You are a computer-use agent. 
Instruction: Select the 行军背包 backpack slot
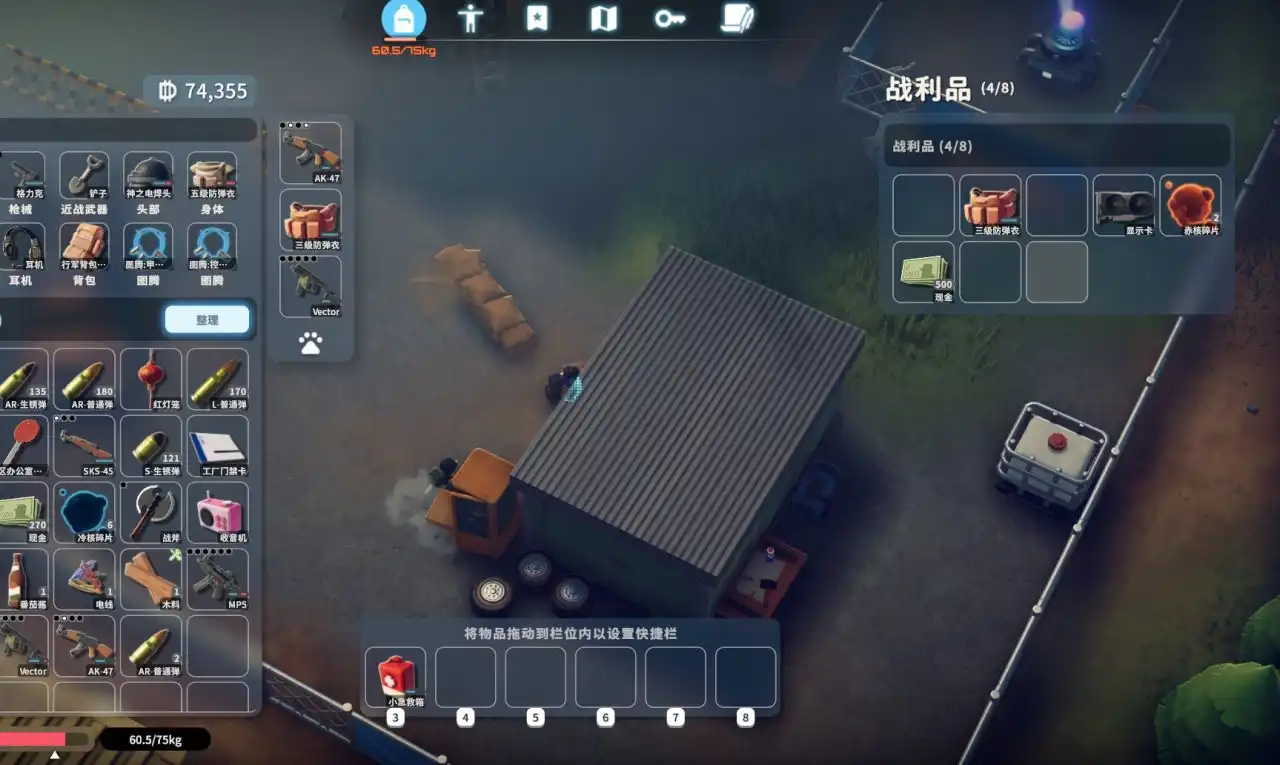point(84,247)
